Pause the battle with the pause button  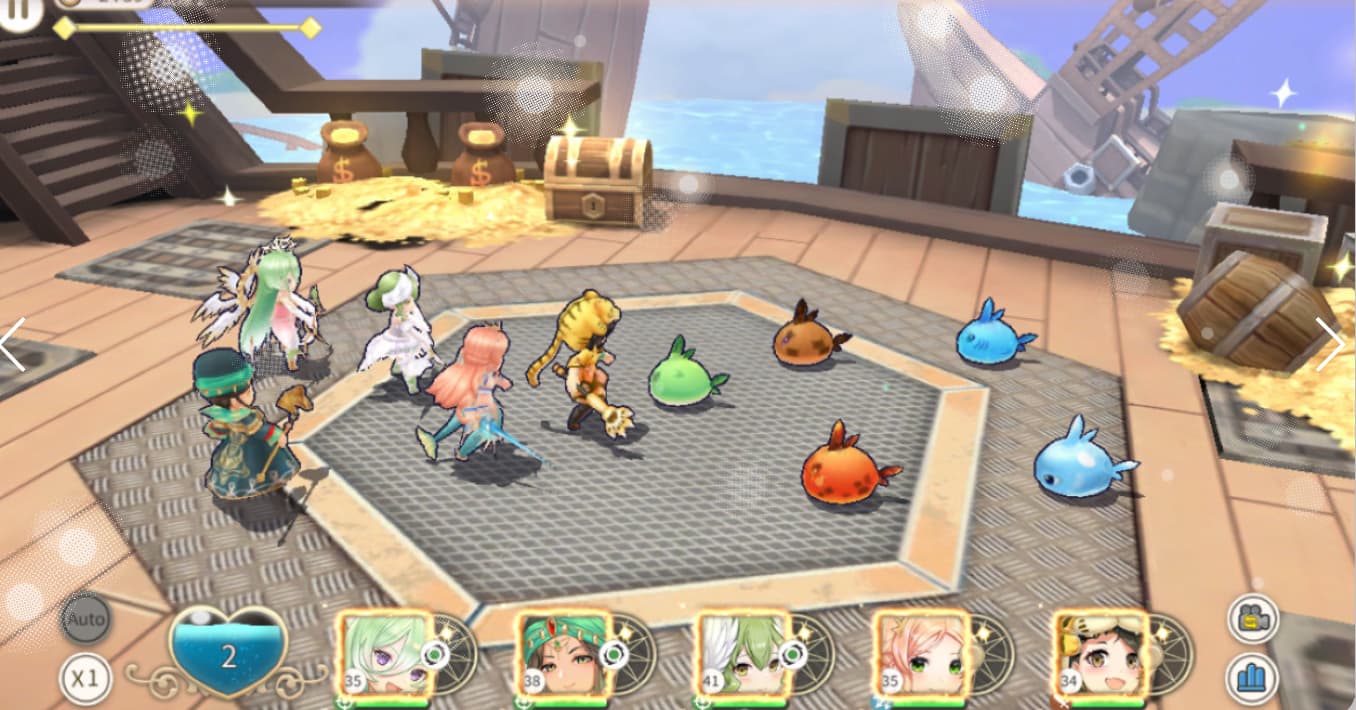click(x=18, y=12)
